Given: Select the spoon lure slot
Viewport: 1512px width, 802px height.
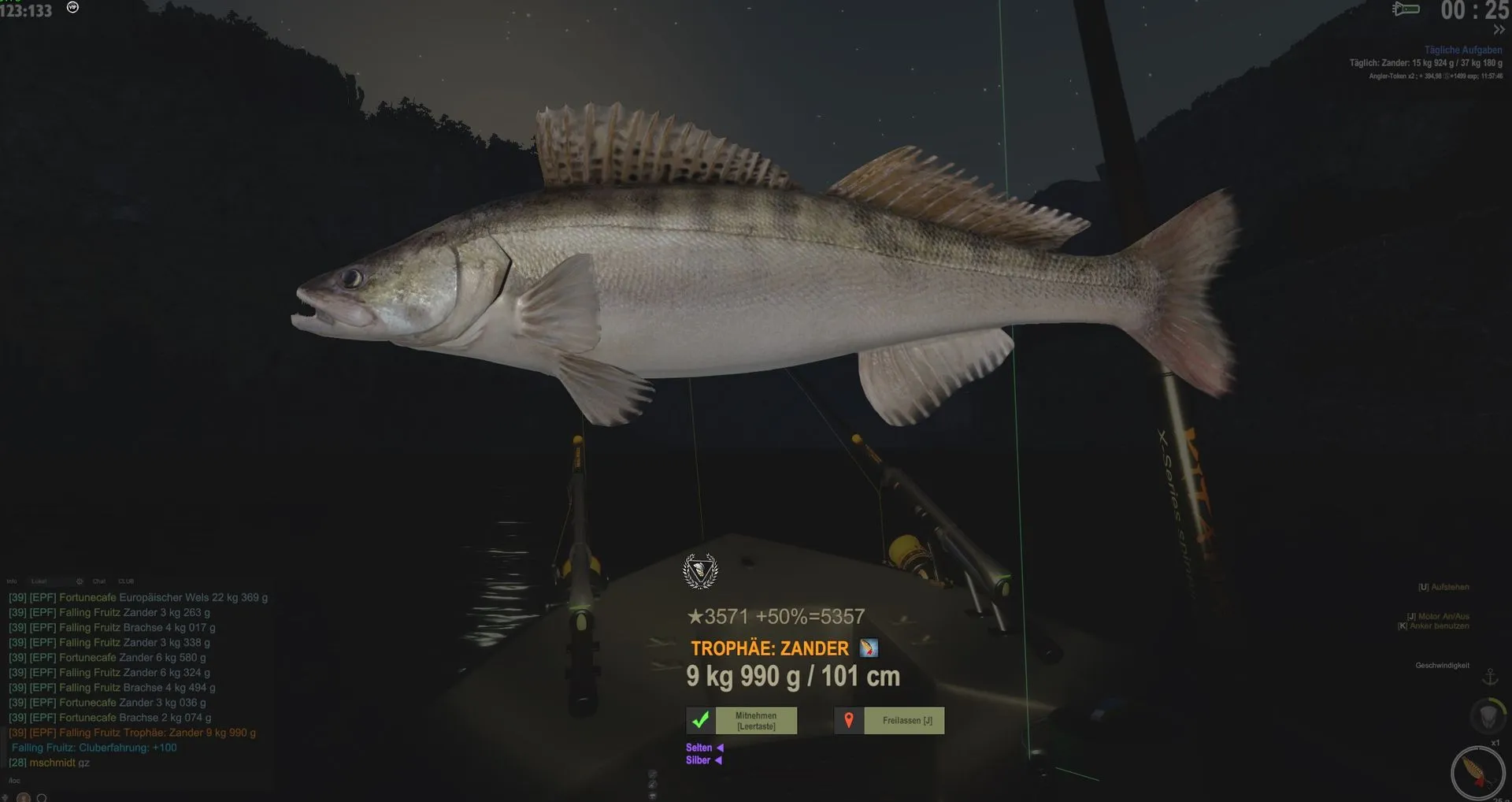Looking at the screenshot, I should (1477, 773).
